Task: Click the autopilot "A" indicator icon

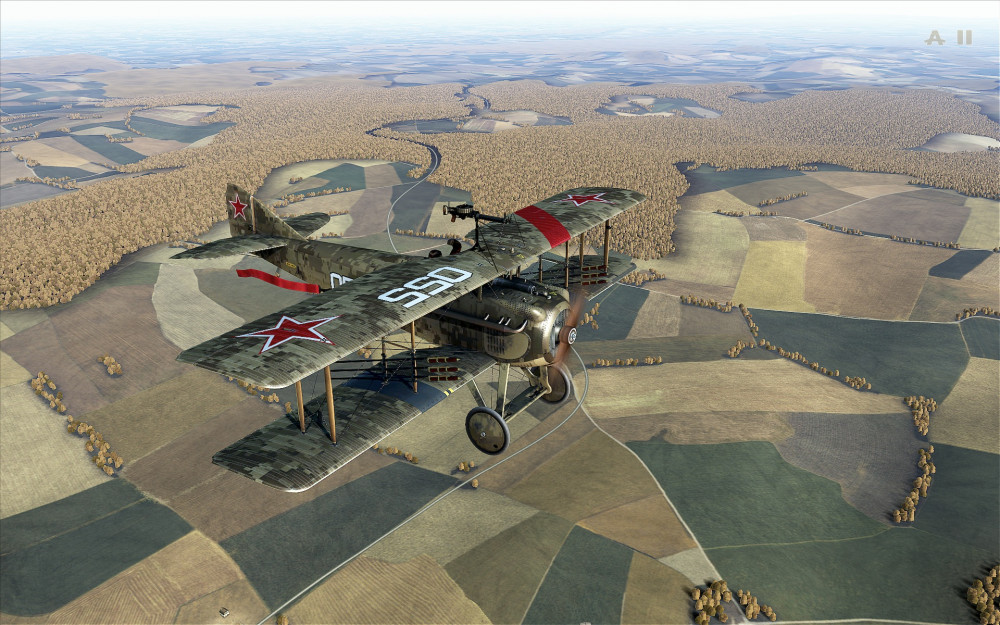Action: pos(935,38)
